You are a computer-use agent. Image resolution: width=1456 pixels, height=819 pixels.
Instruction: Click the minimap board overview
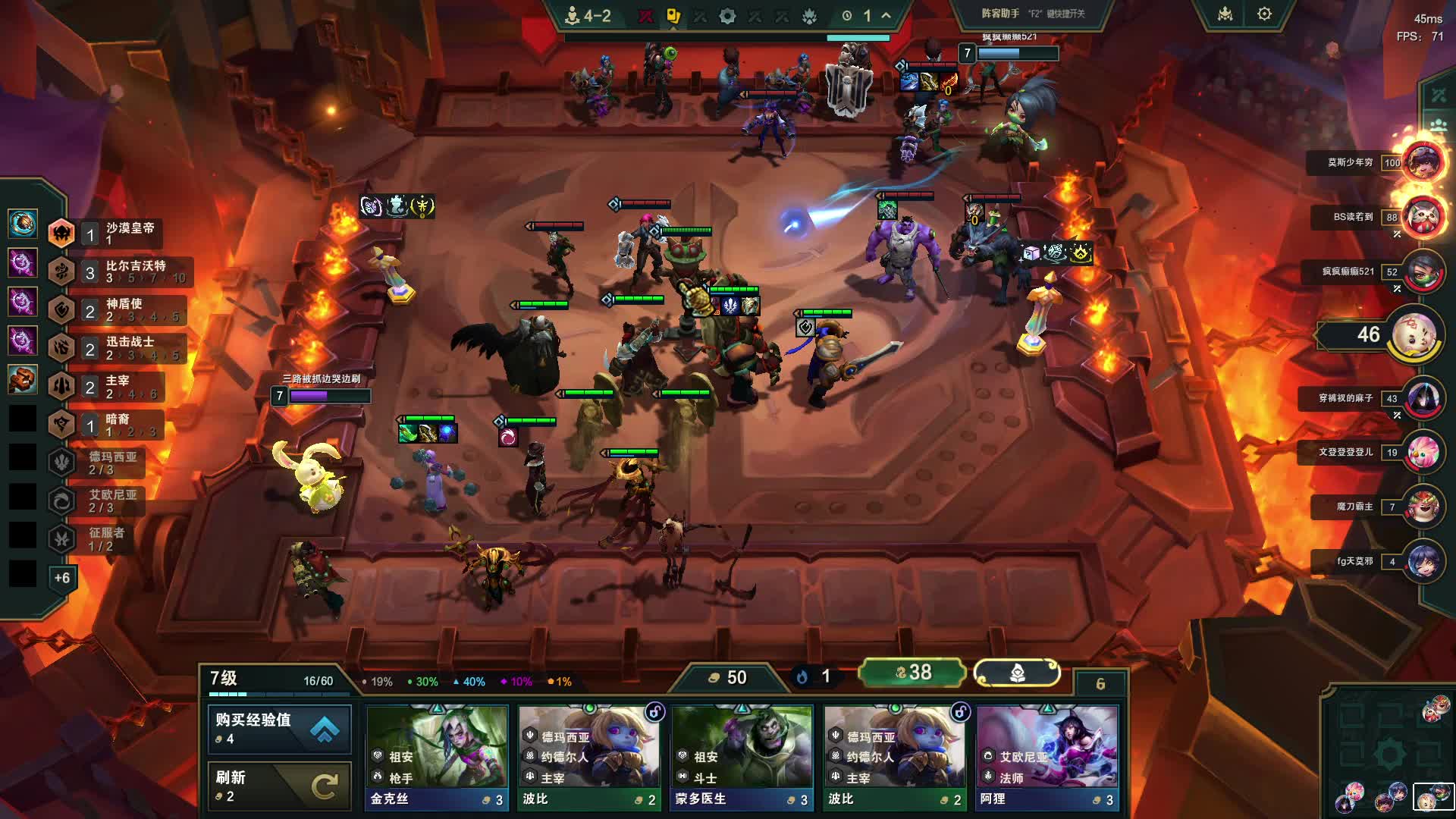click(x=1388, y=751)
